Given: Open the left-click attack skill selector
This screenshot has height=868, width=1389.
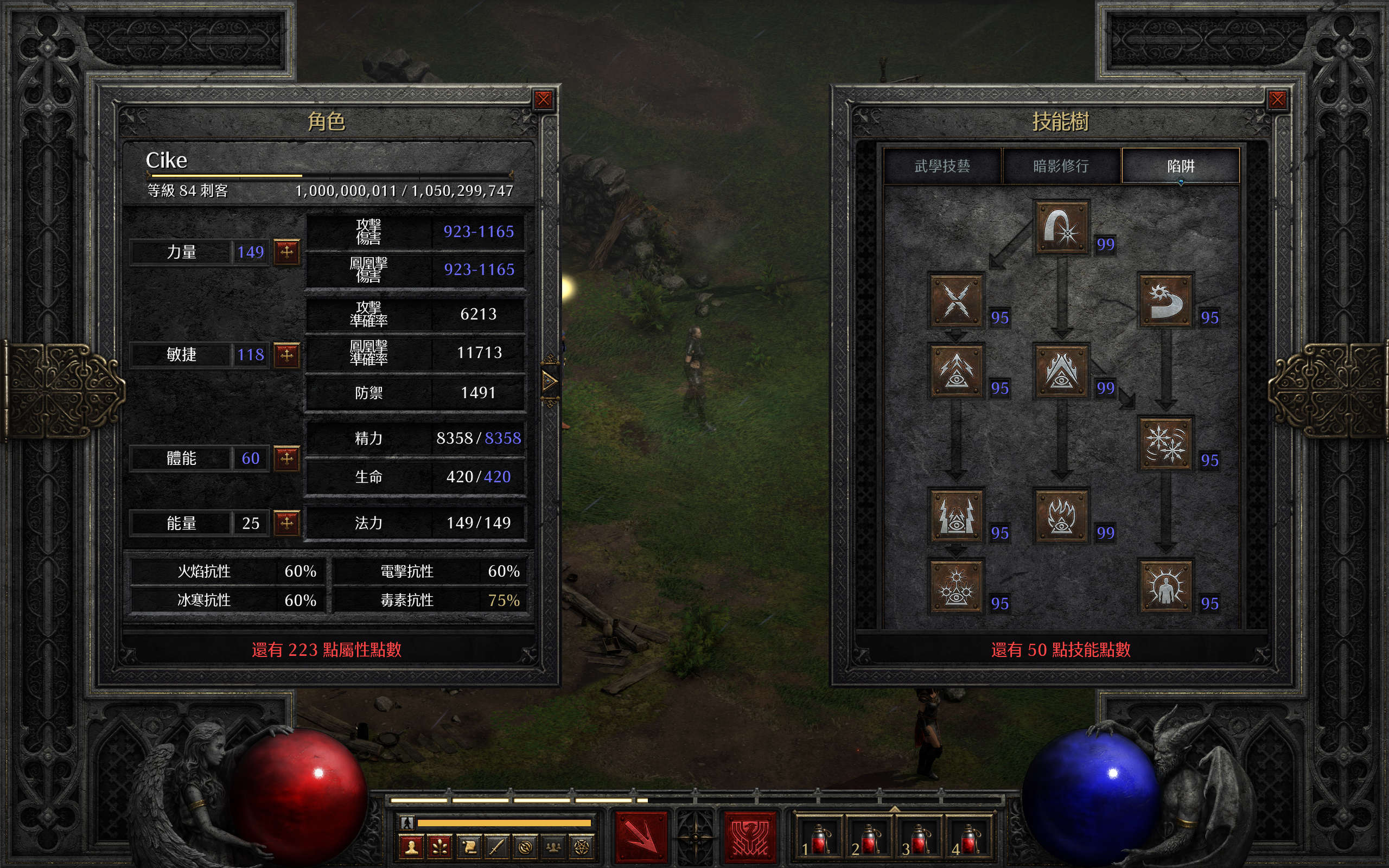Looking at the screenshot, I should click(641, 837).
